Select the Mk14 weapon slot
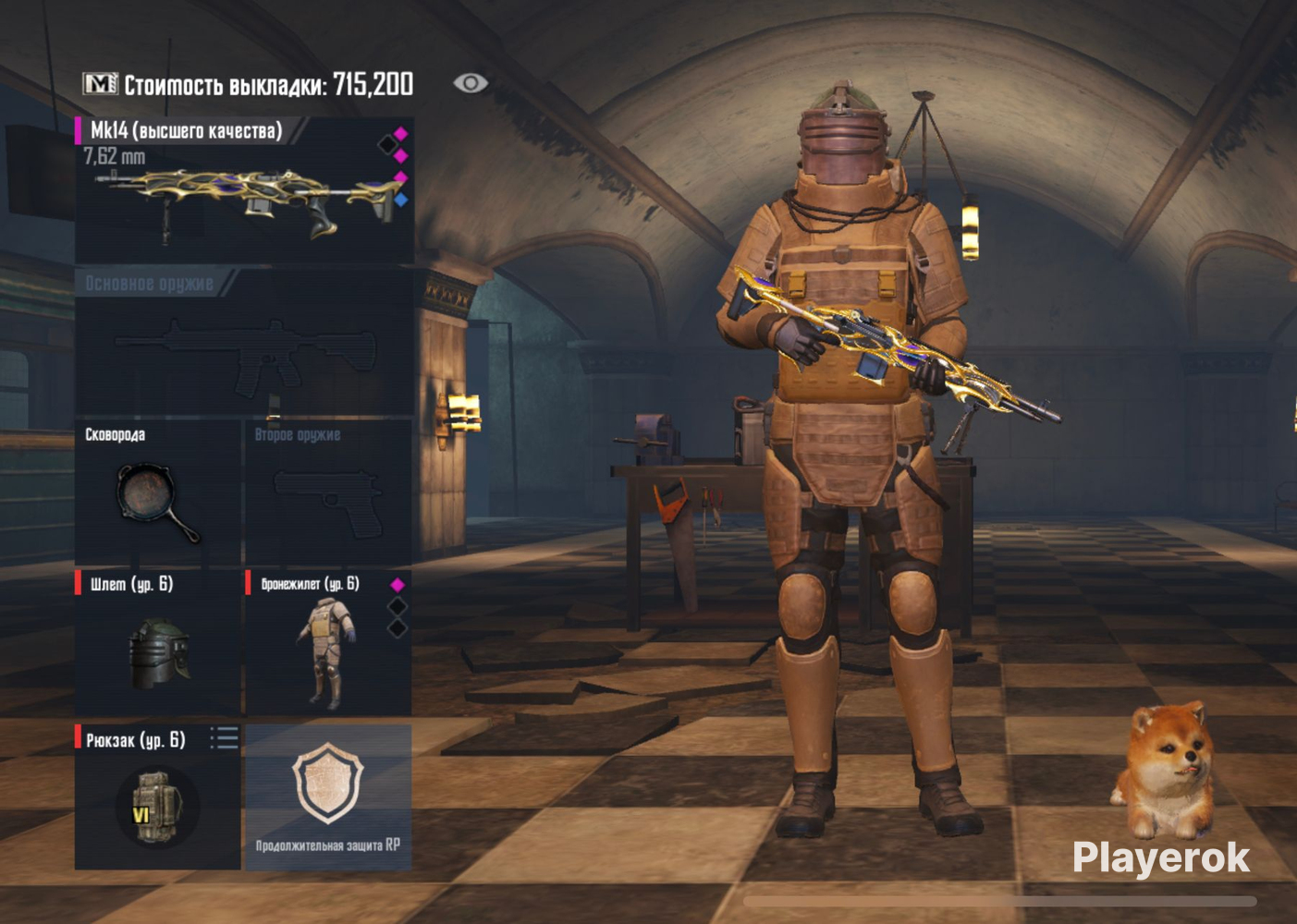The width and height of the screenshot is (1297, 924). (243, 191)
